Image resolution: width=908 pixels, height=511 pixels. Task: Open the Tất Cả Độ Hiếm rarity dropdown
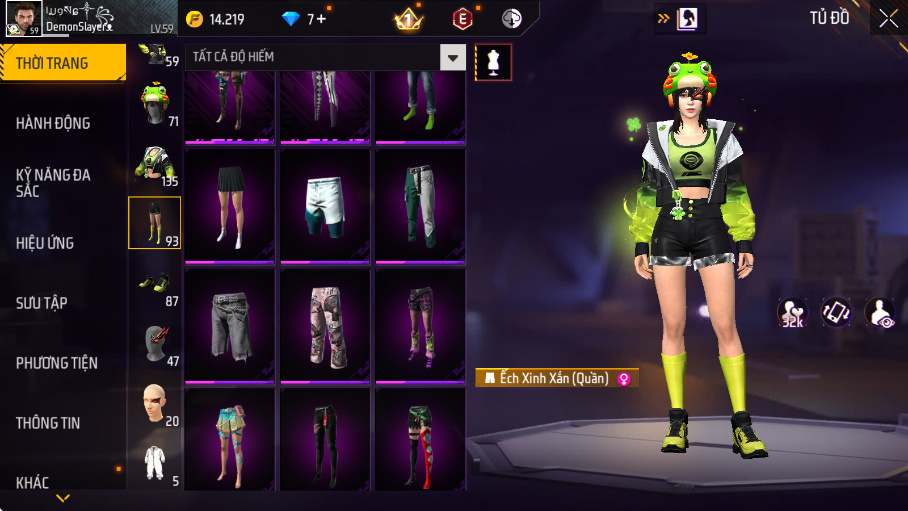coord(454,57)
